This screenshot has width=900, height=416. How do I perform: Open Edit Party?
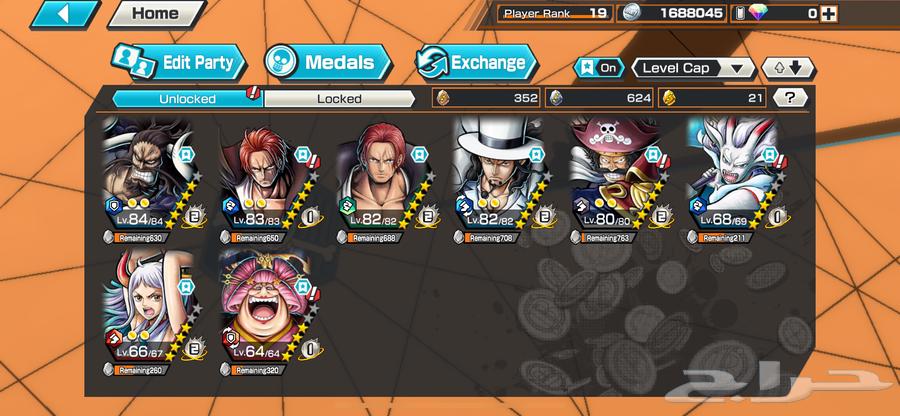pos(178,63)
